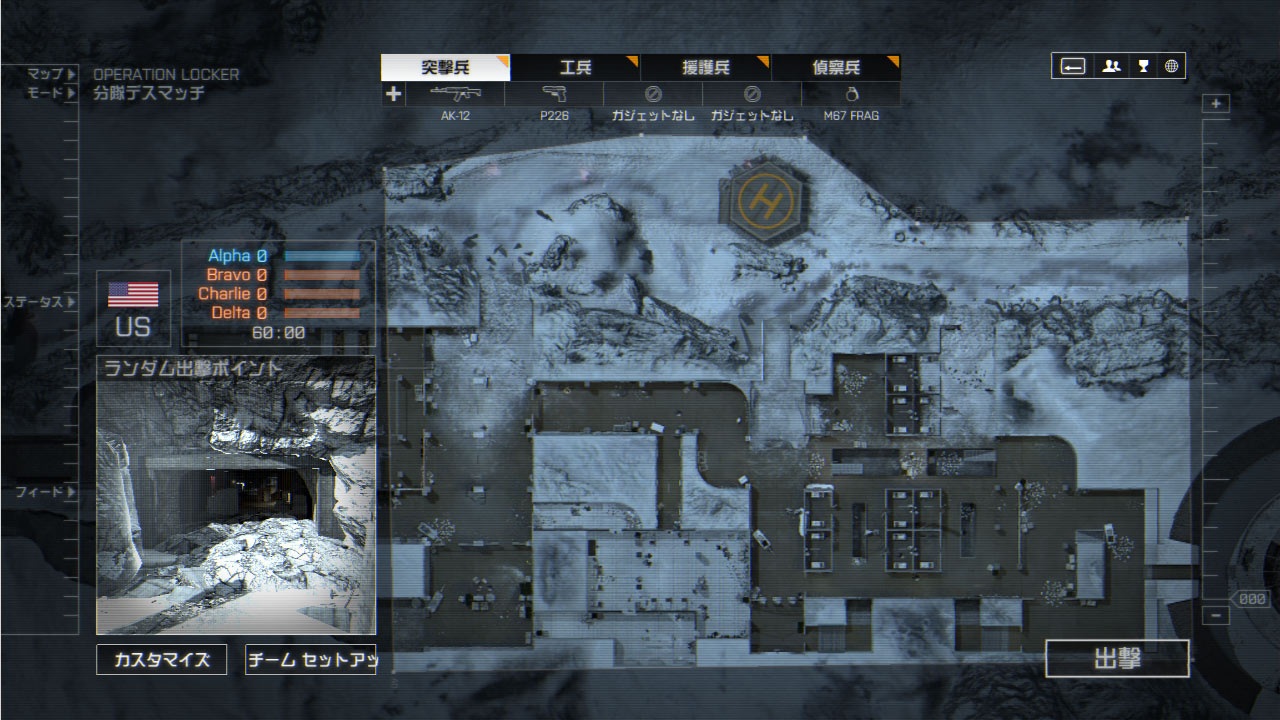Deploy with the 出撃 button
This screenshot has width=1280, height=720.
[1117, 659]
